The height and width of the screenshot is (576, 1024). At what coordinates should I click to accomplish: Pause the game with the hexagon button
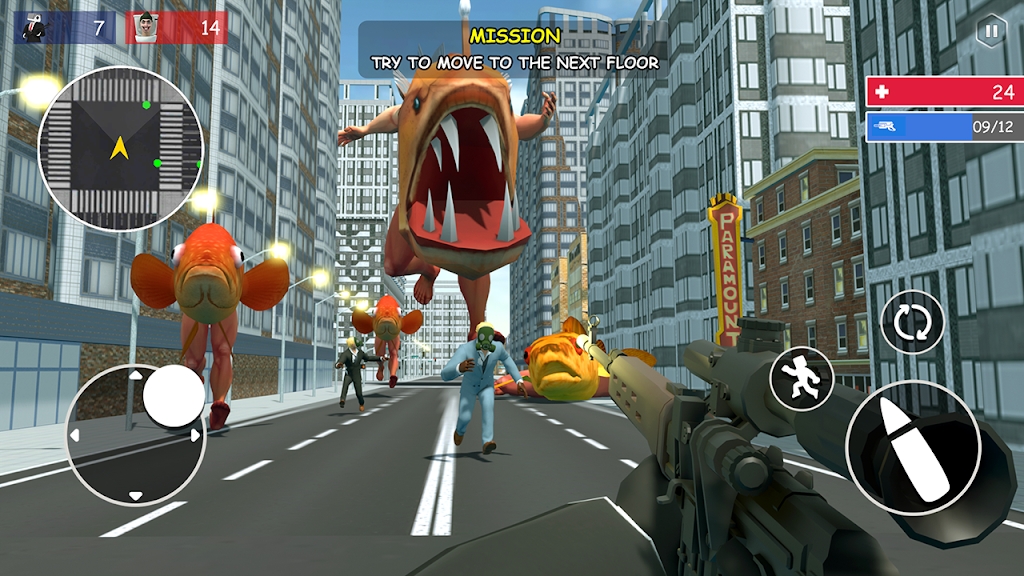990,32
